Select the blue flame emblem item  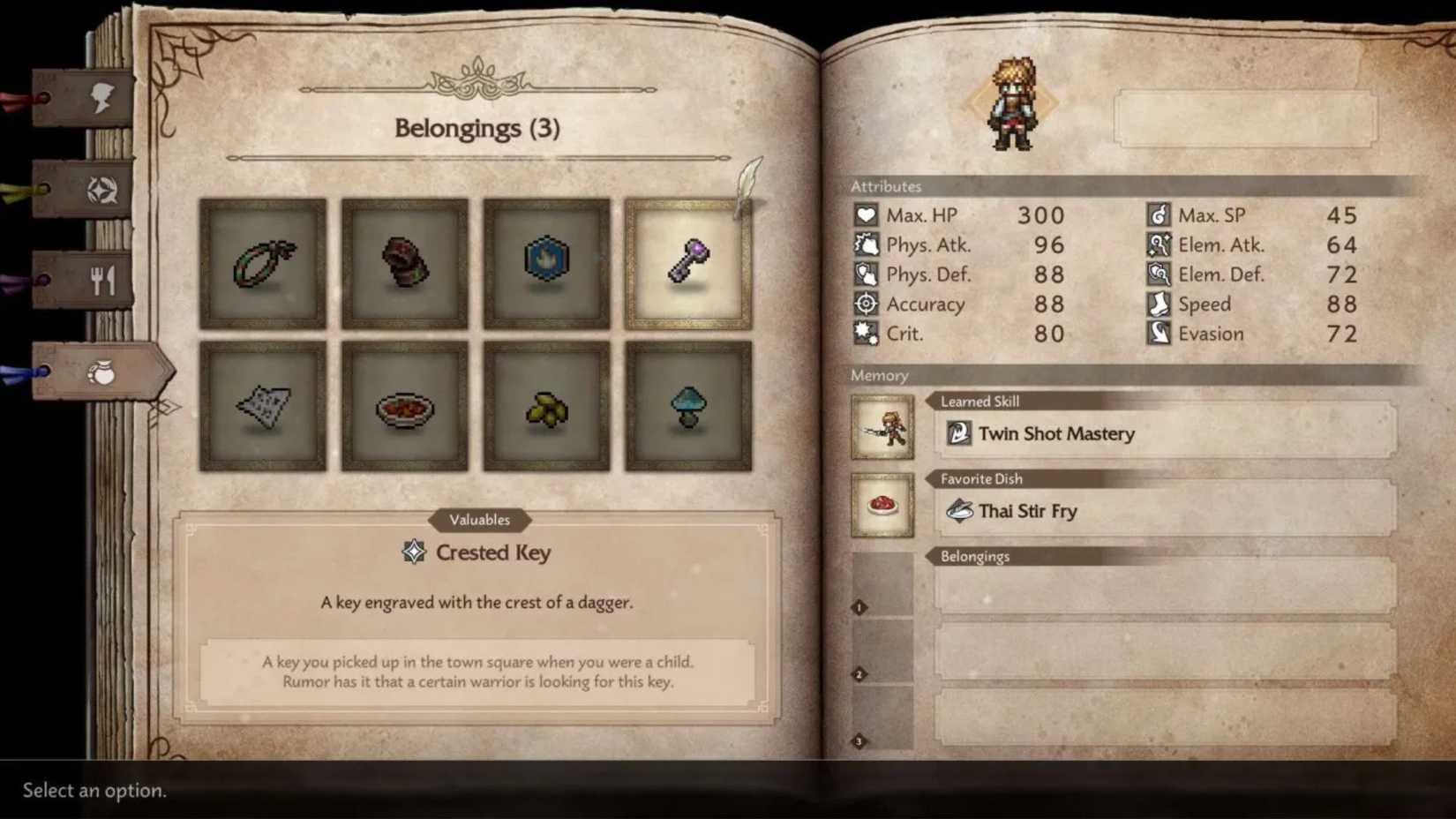click(x=545, y=260)
